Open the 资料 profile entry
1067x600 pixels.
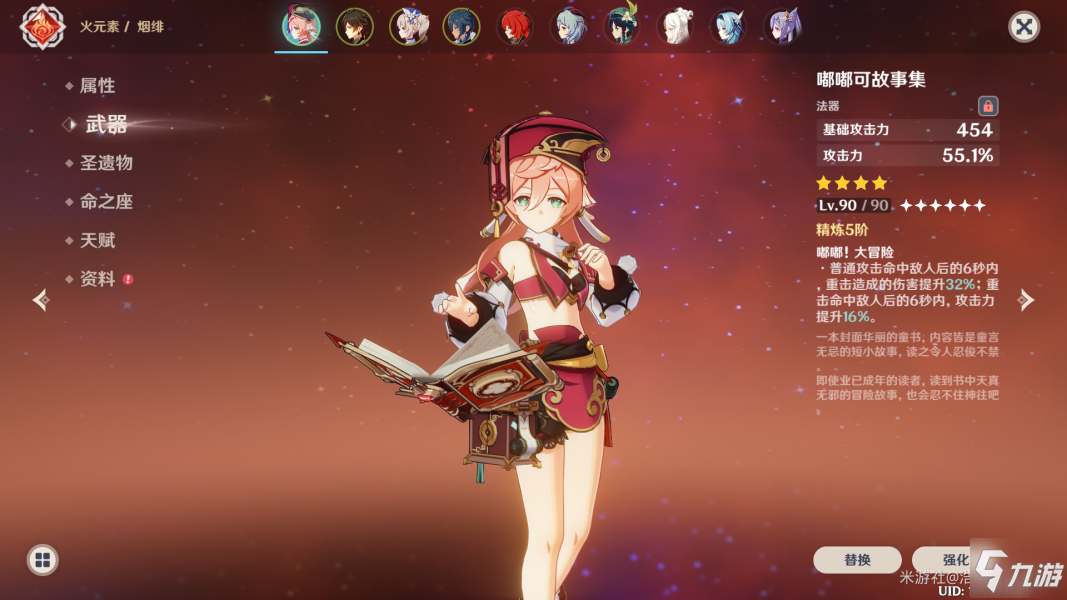click(97, 280)
